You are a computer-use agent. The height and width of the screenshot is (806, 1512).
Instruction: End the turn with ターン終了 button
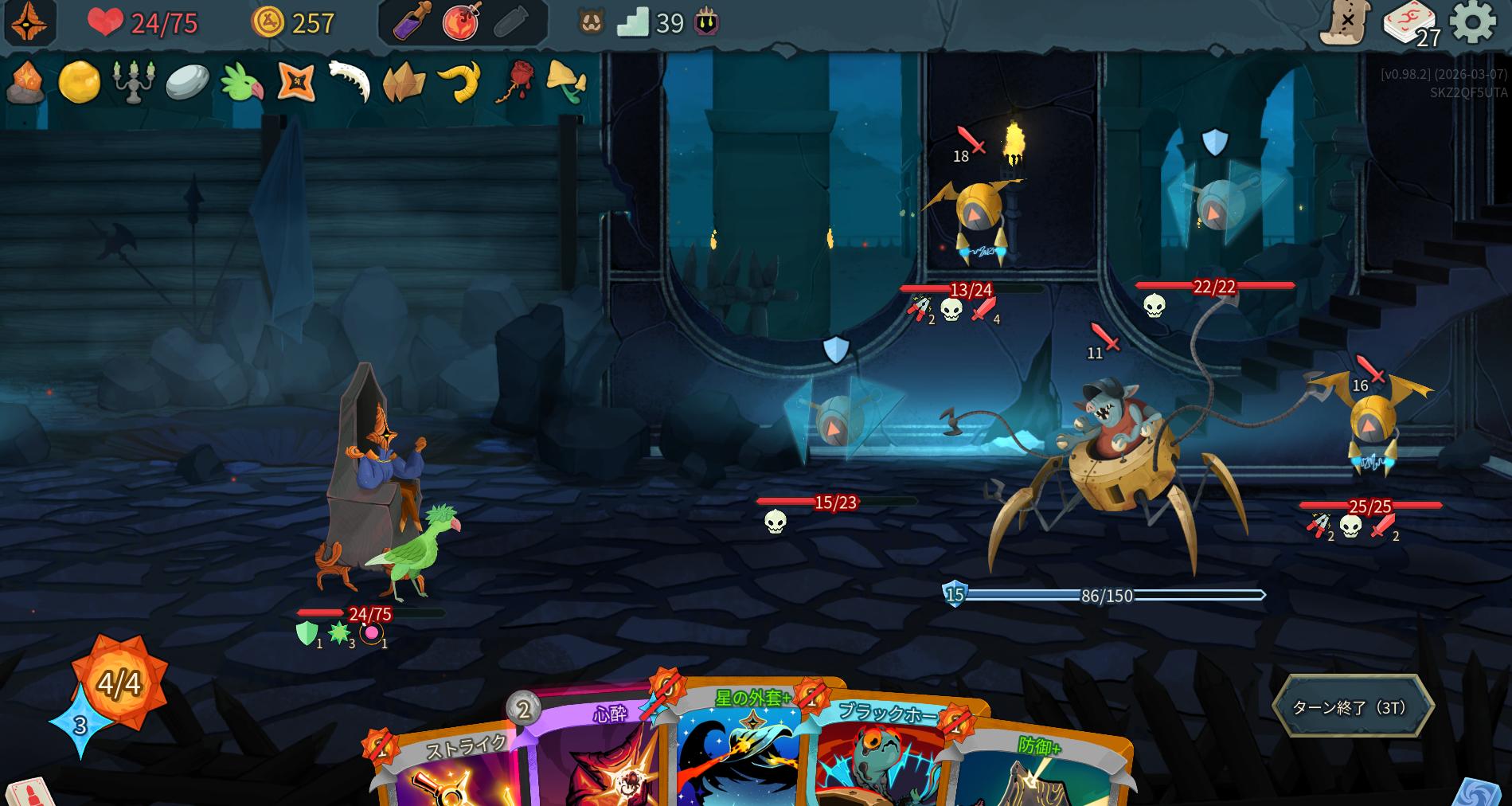coord(1352,707)
